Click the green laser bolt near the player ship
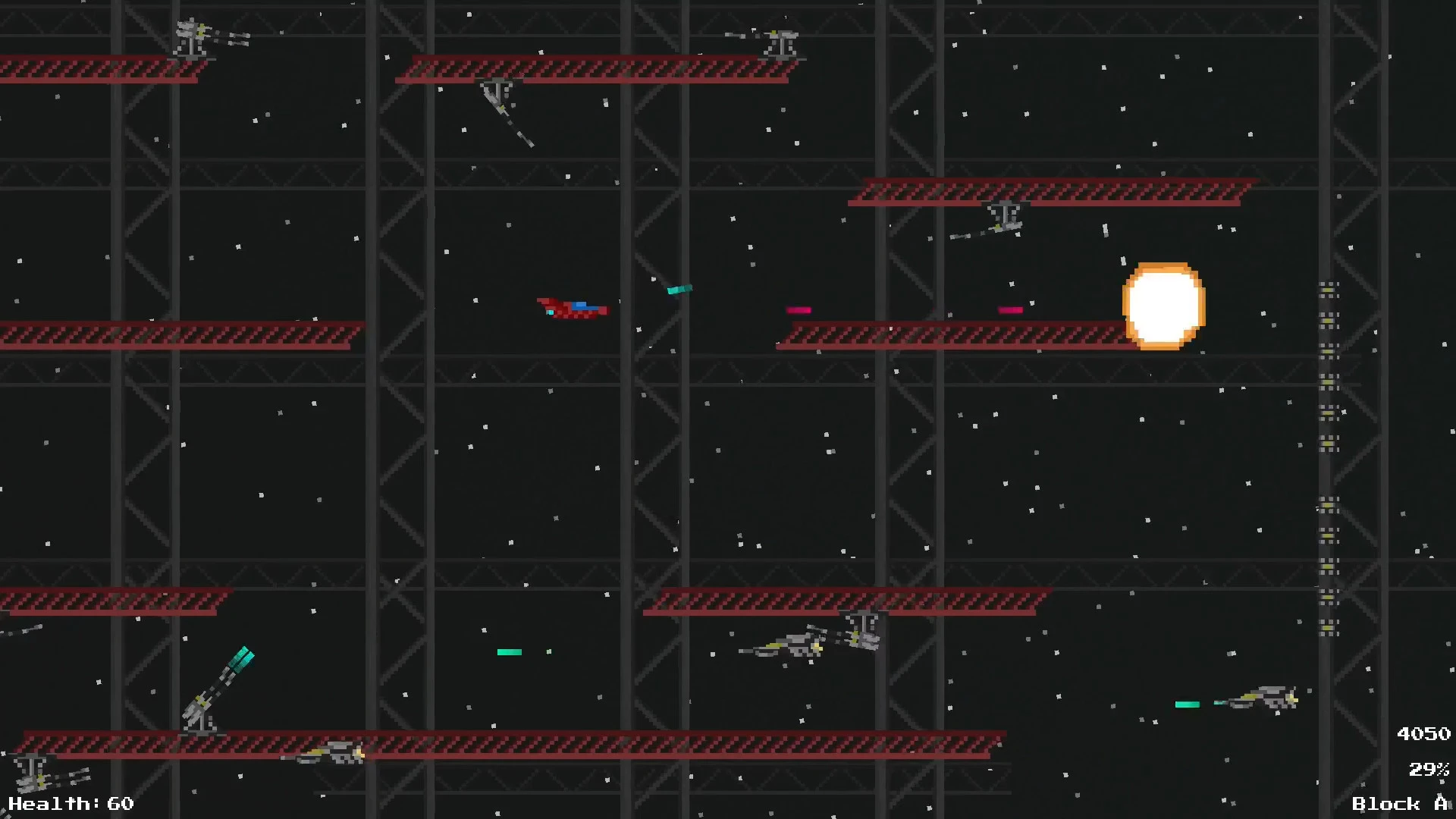Viewport: 1456px width, 819px height. 679,290
